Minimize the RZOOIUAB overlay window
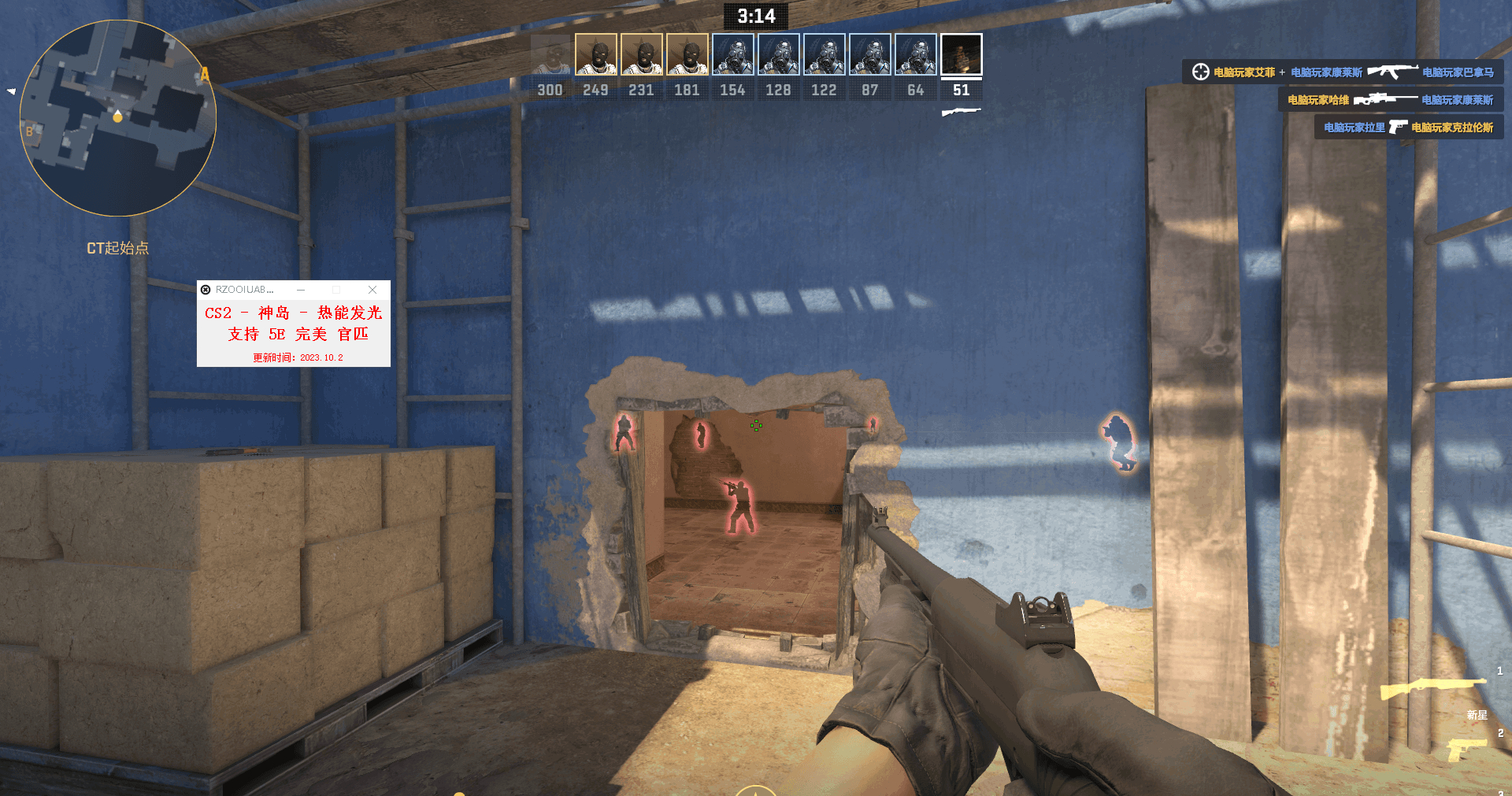The image size is (1512, 796). pos(300,289)
